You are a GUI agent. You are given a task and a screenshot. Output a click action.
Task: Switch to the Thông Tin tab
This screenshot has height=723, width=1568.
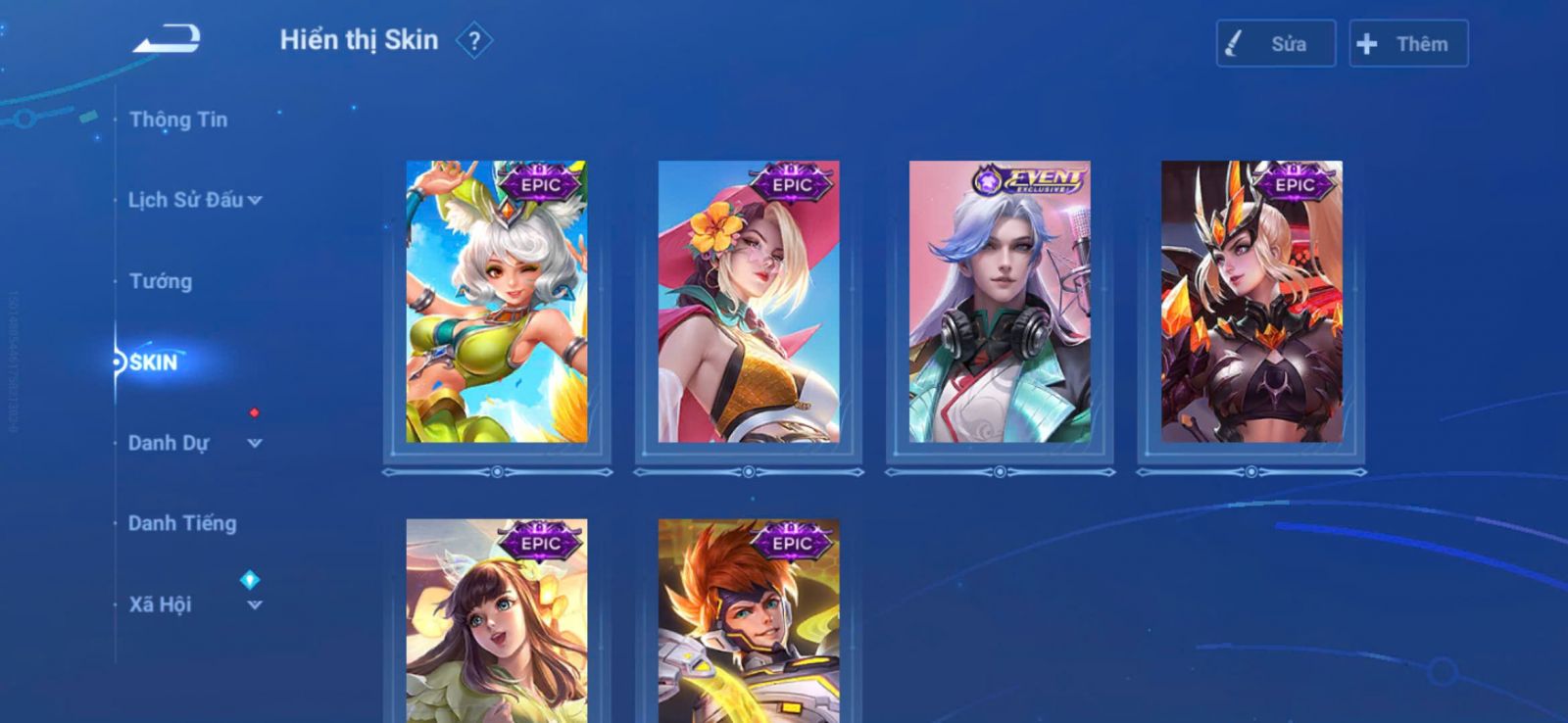(x=178, y=120)
